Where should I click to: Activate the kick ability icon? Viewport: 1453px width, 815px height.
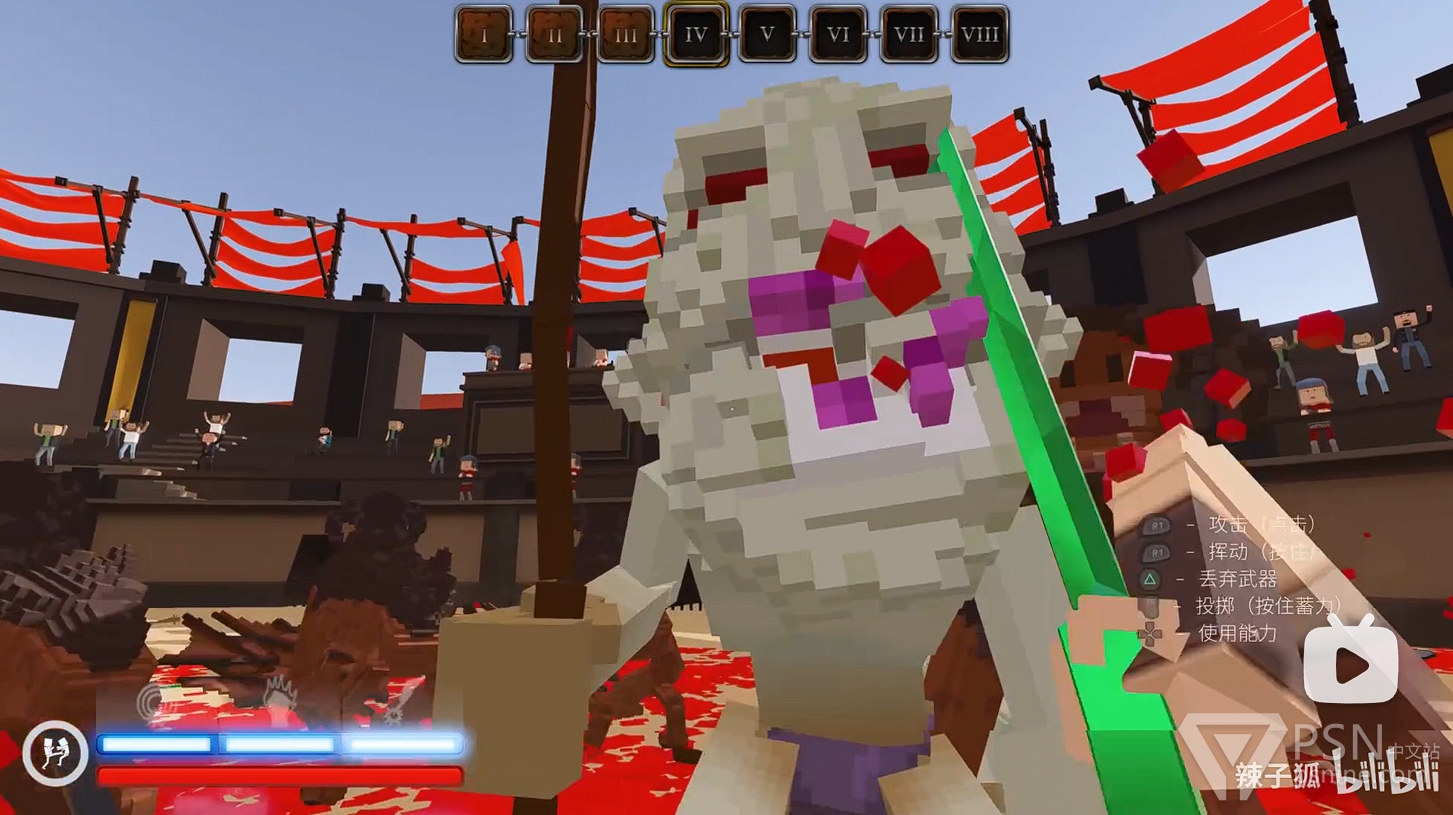[56, 752]
